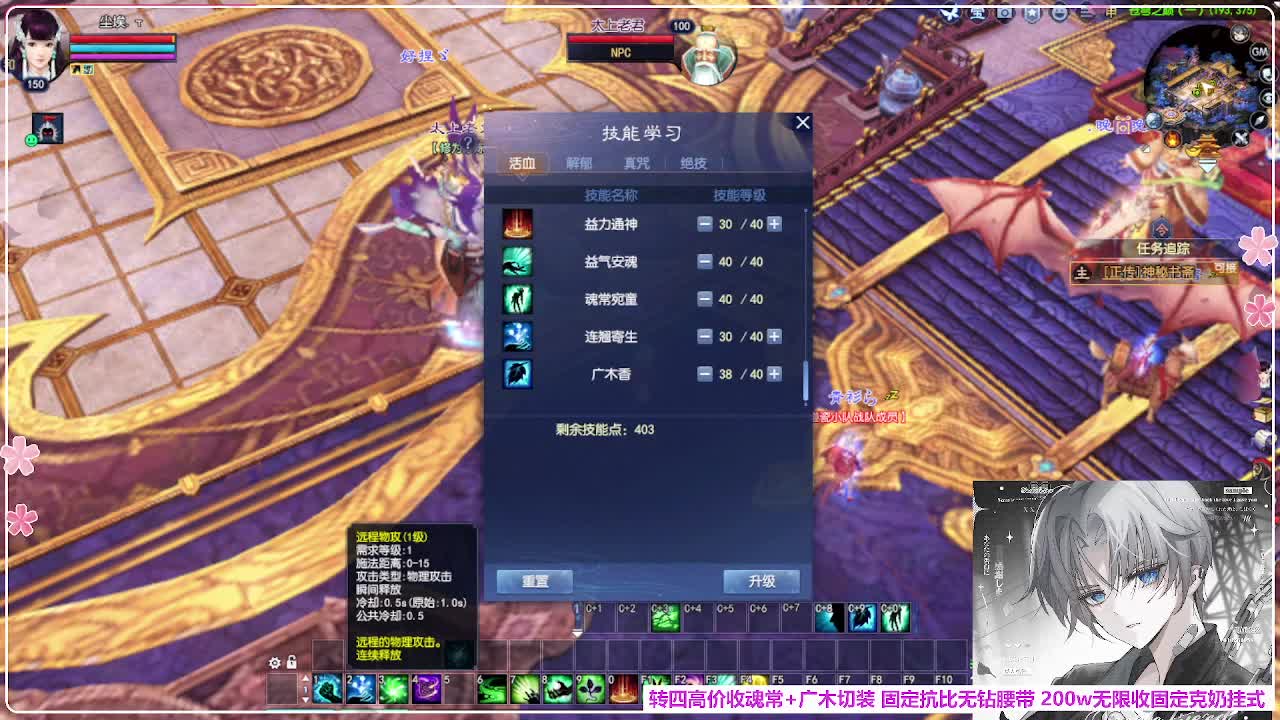Open the camera screenshot icon in top bar
The image size is (1280, 720).
click(x=1005, y=12)
